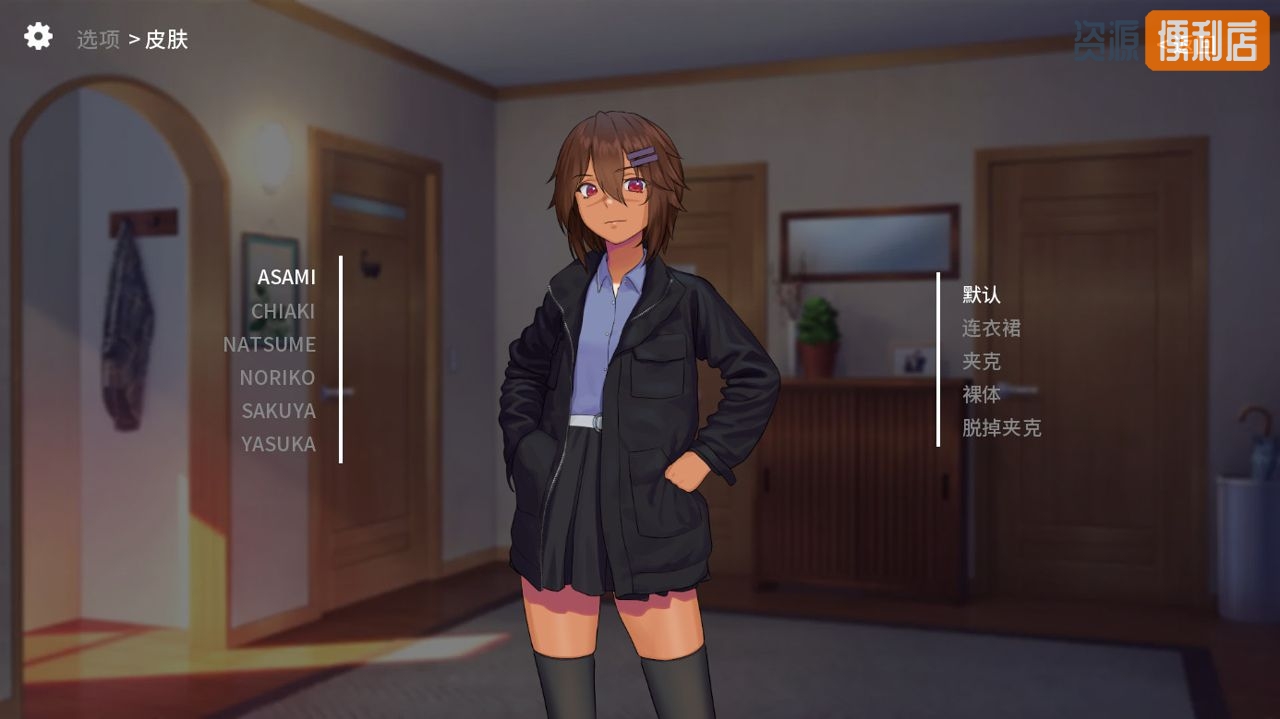Select SAKUYA from the list
Viewport: 1280px width, 719px height.
(278, 410)
